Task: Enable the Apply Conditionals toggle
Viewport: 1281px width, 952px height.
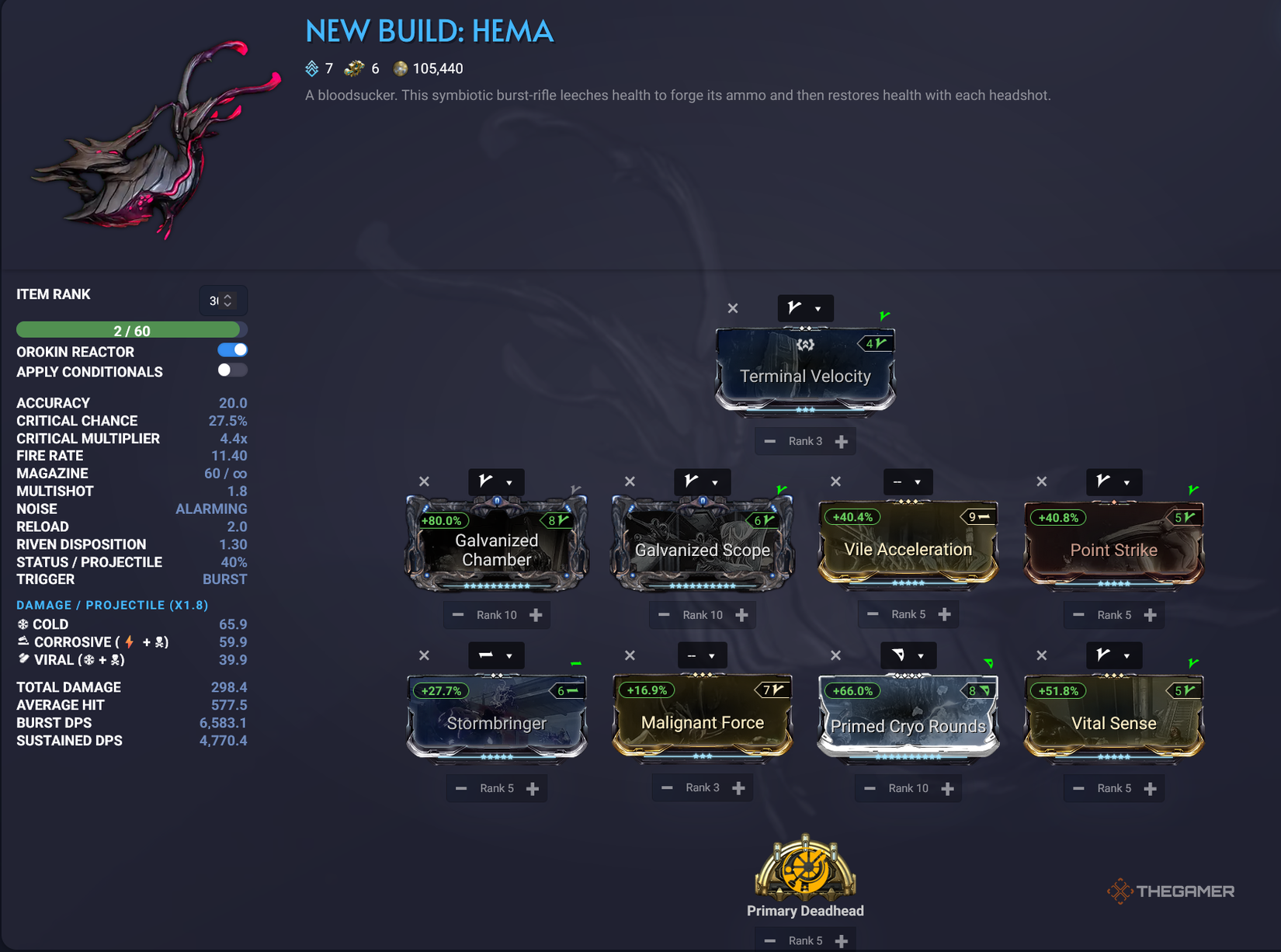Action: [x=232, y=370]
